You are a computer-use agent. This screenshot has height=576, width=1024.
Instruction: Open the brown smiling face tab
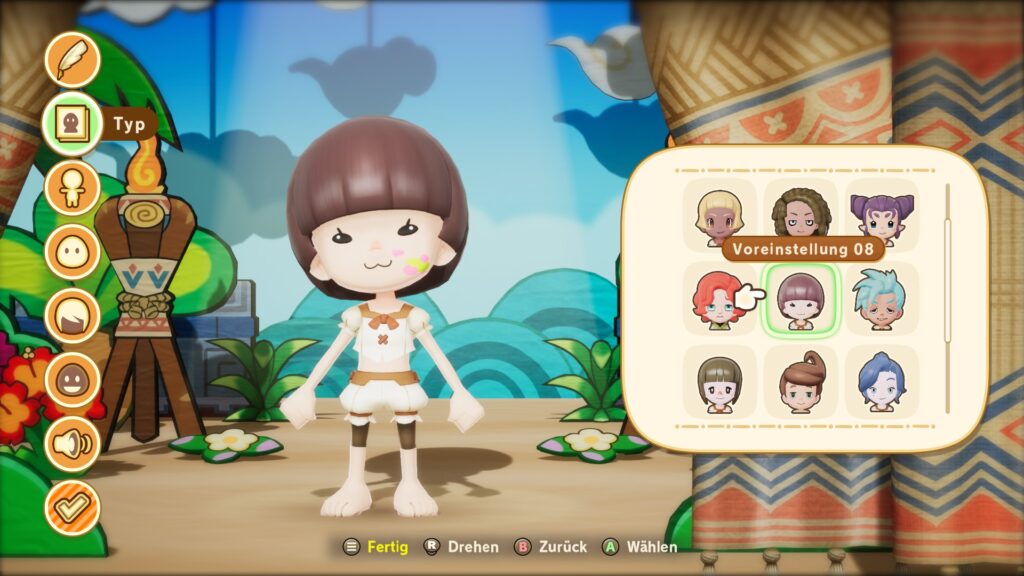point(72,379)
